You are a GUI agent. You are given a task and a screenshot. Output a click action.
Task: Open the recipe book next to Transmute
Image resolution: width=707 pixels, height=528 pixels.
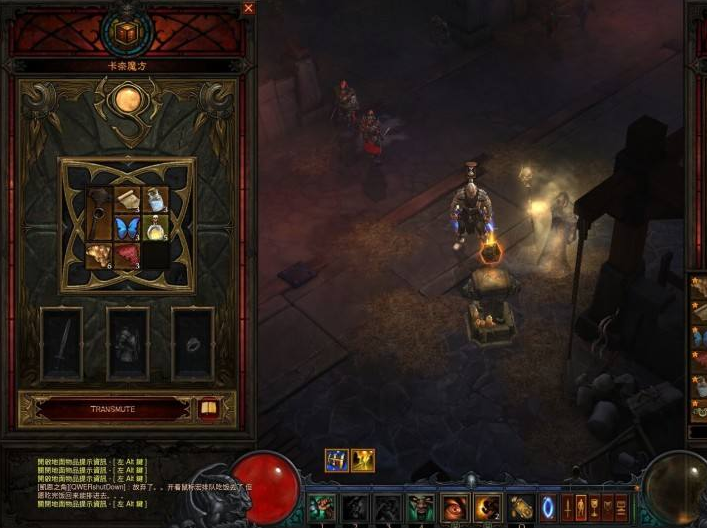[x=209, y=409]
